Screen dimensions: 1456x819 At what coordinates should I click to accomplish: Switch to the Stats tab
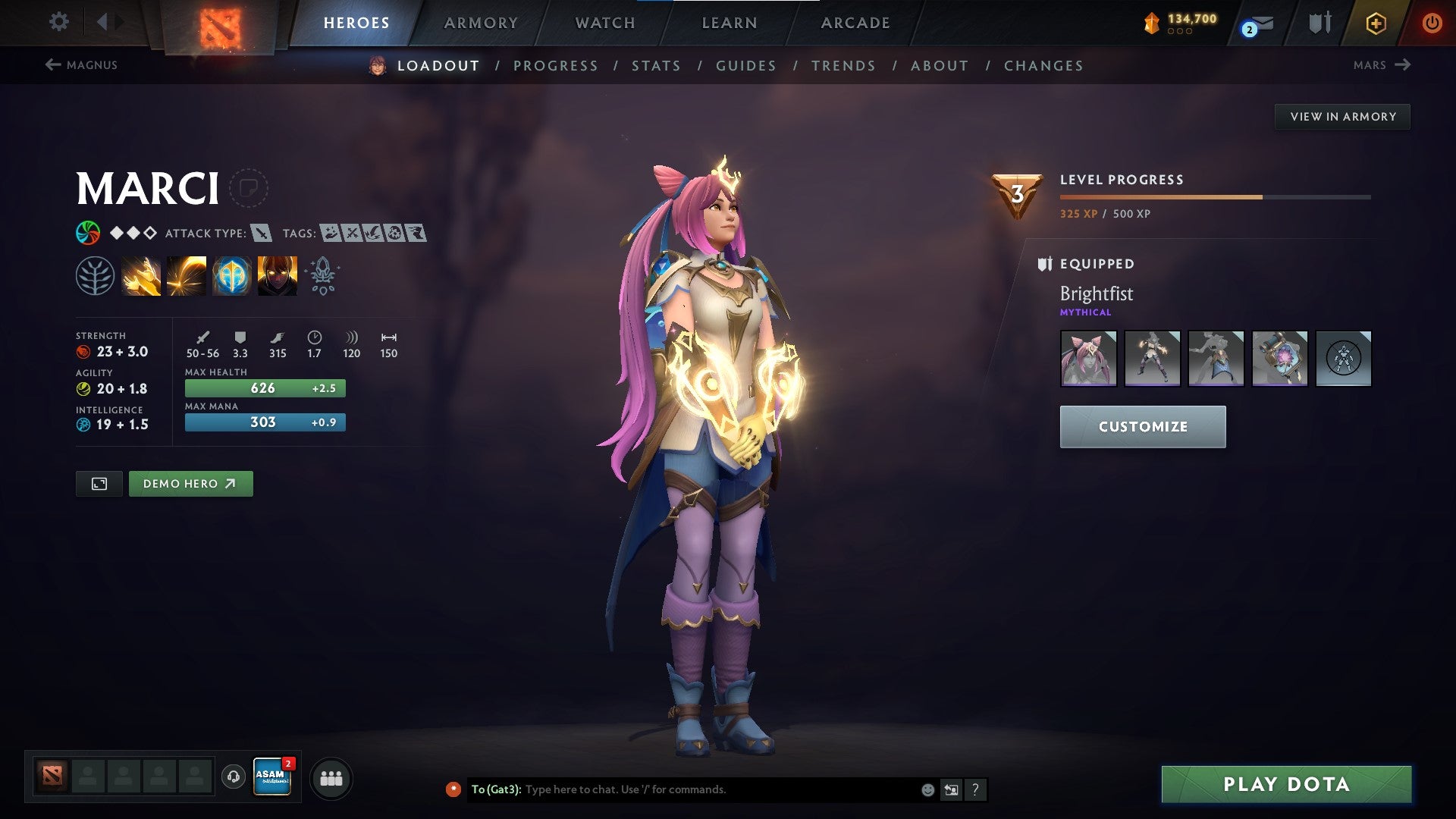click(x=657, y=66)
